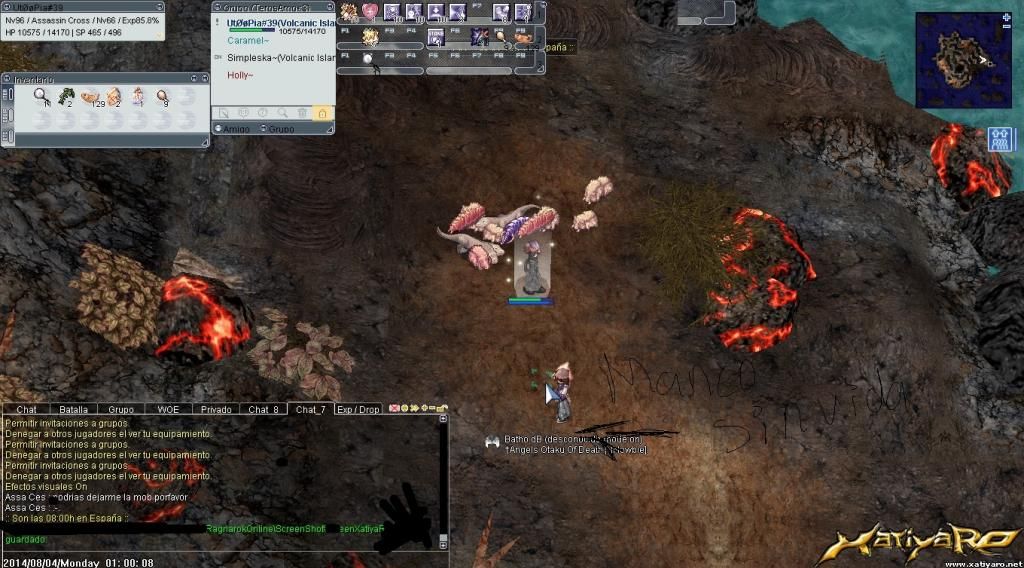Open the Grupo chat tab
The width and height of the screenshot is (1024, 568).
pyautogui.click(x=121, y=409)
